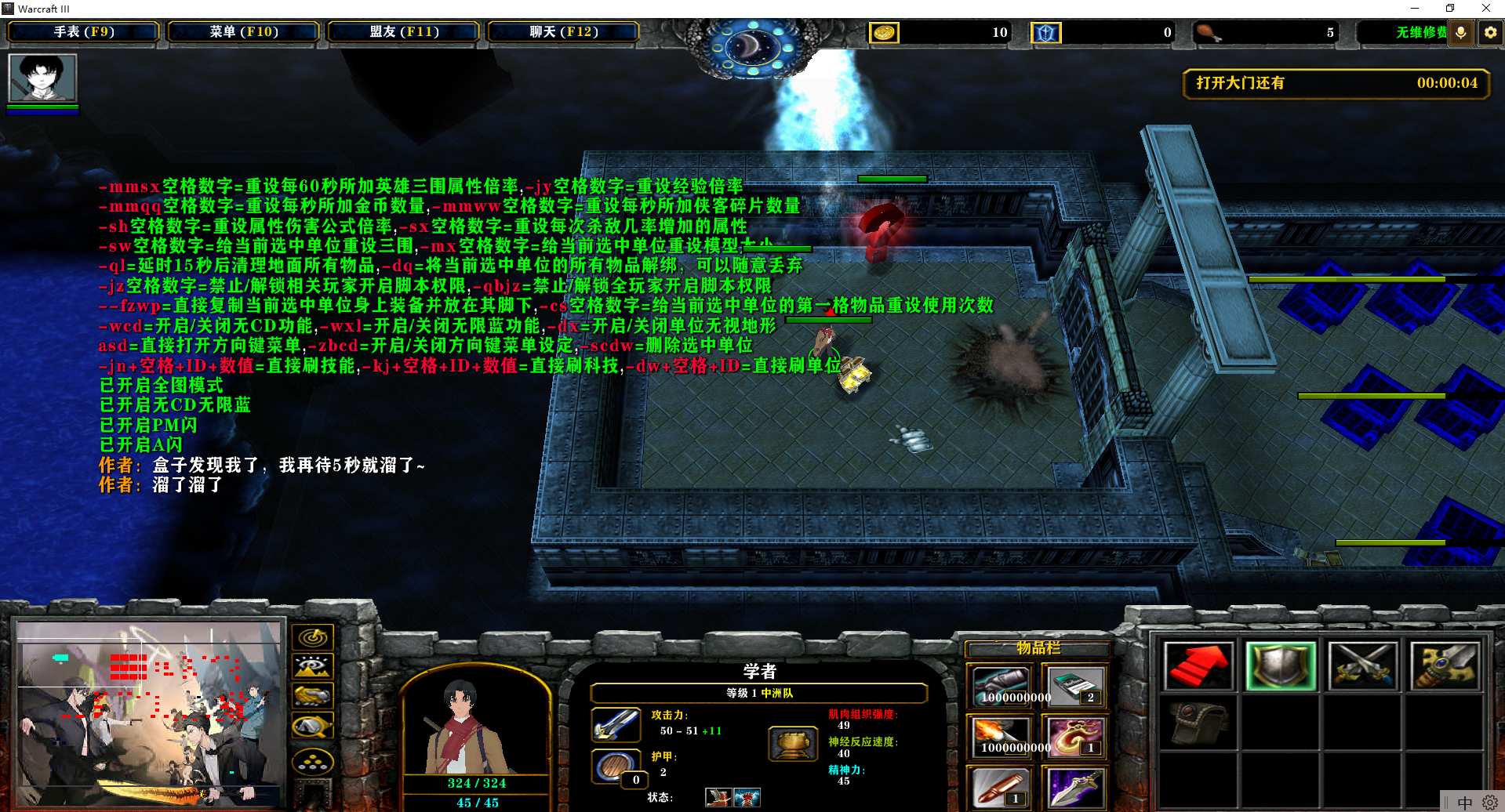
Task: Open the 菜单 (F10) main menu
Action: point(244,32)
